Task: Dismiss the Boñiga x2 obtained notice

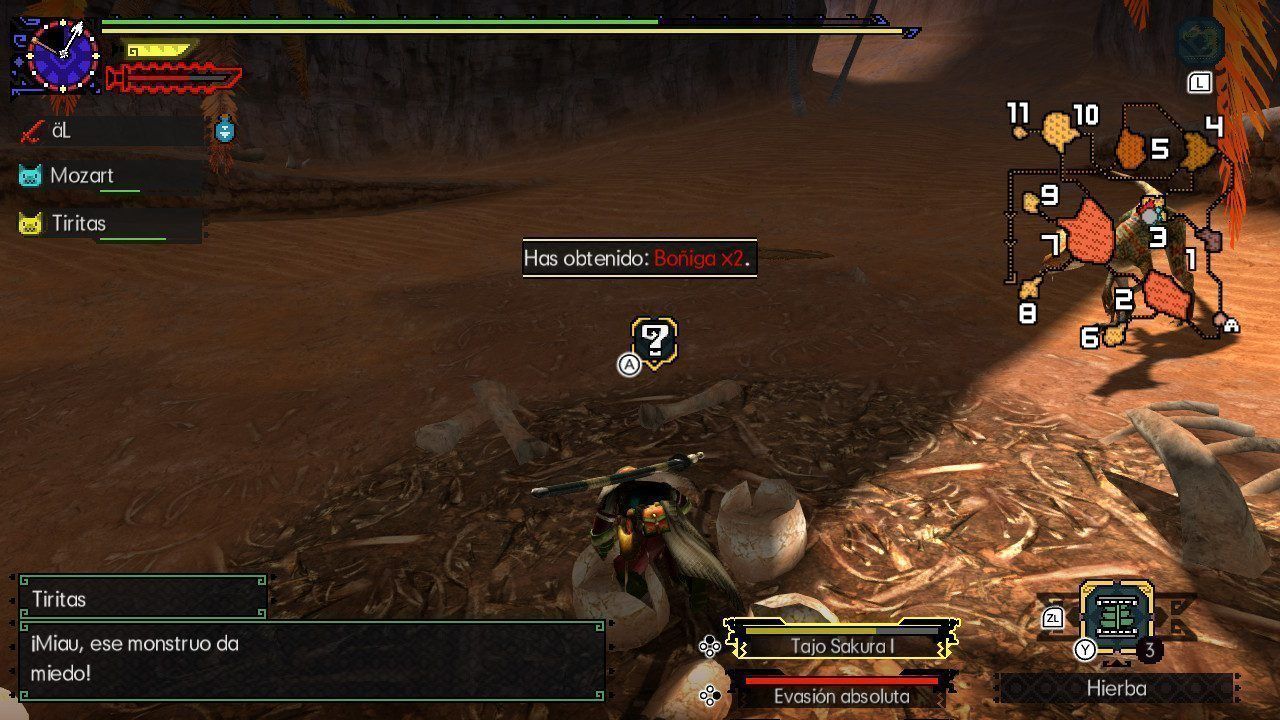Action: click(639, 258)
